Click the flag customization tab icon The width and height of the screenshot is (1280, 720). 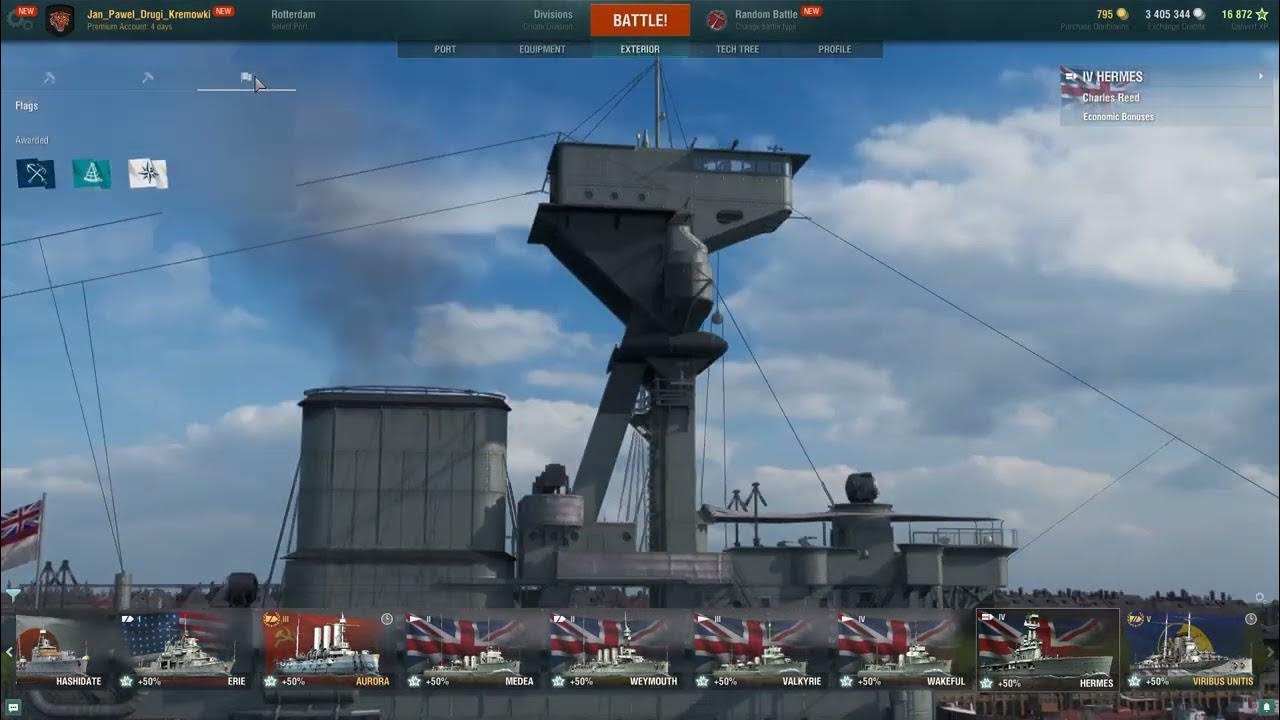246,76
